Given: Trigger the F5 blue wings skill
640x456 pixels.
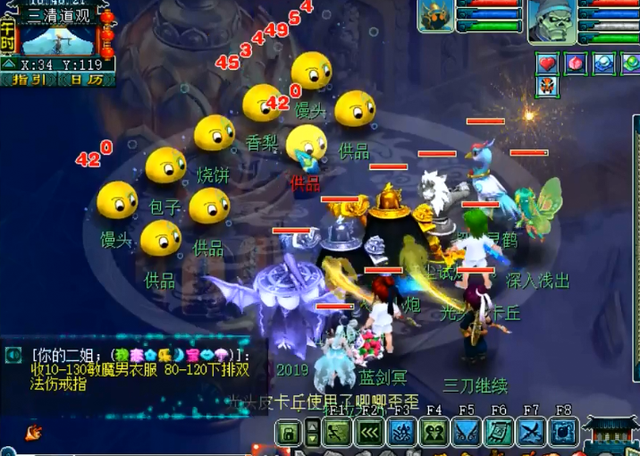Looking at the screenshot, I should pos(466,432).
